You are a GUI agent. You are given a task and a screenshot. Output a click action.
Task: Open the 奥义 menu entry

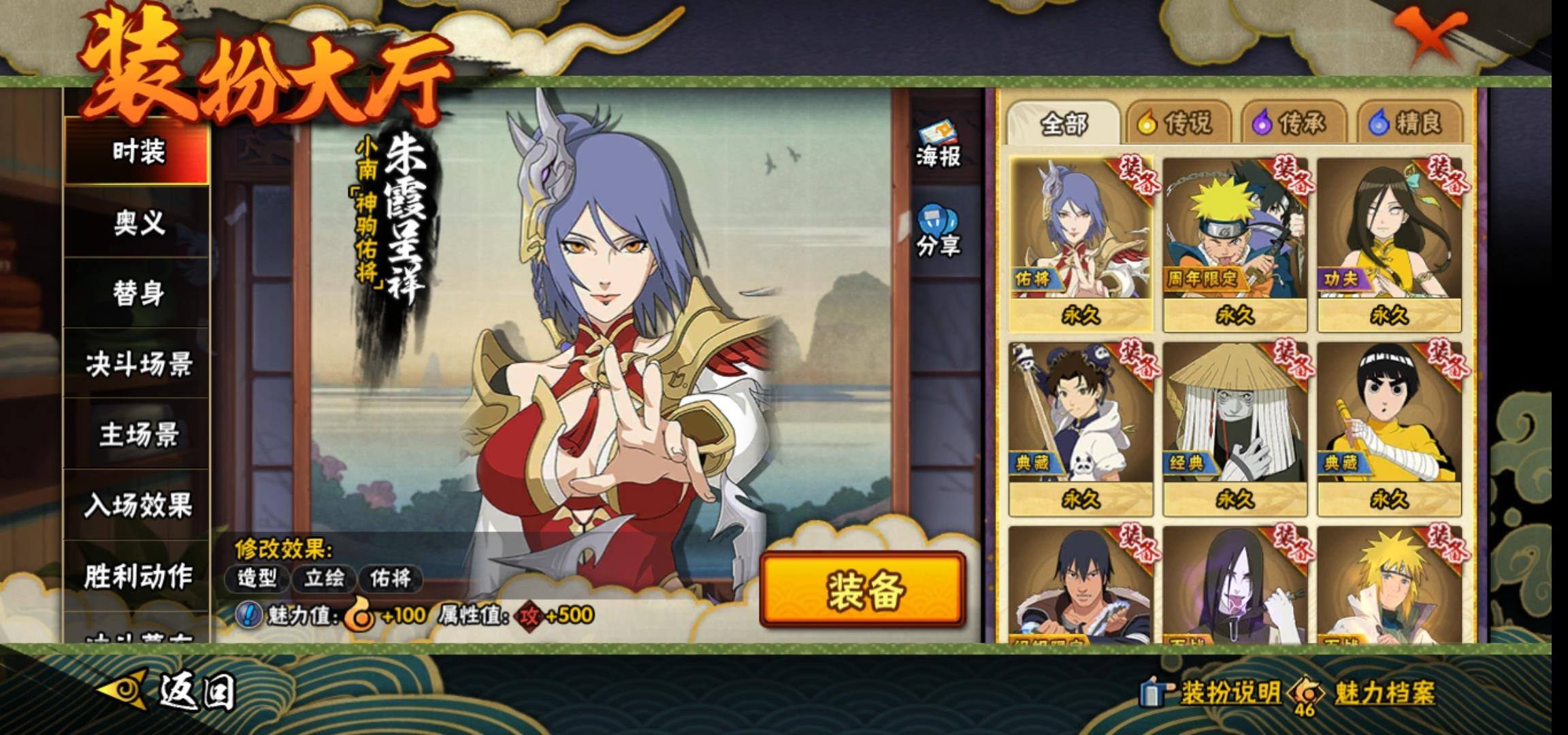137,223
